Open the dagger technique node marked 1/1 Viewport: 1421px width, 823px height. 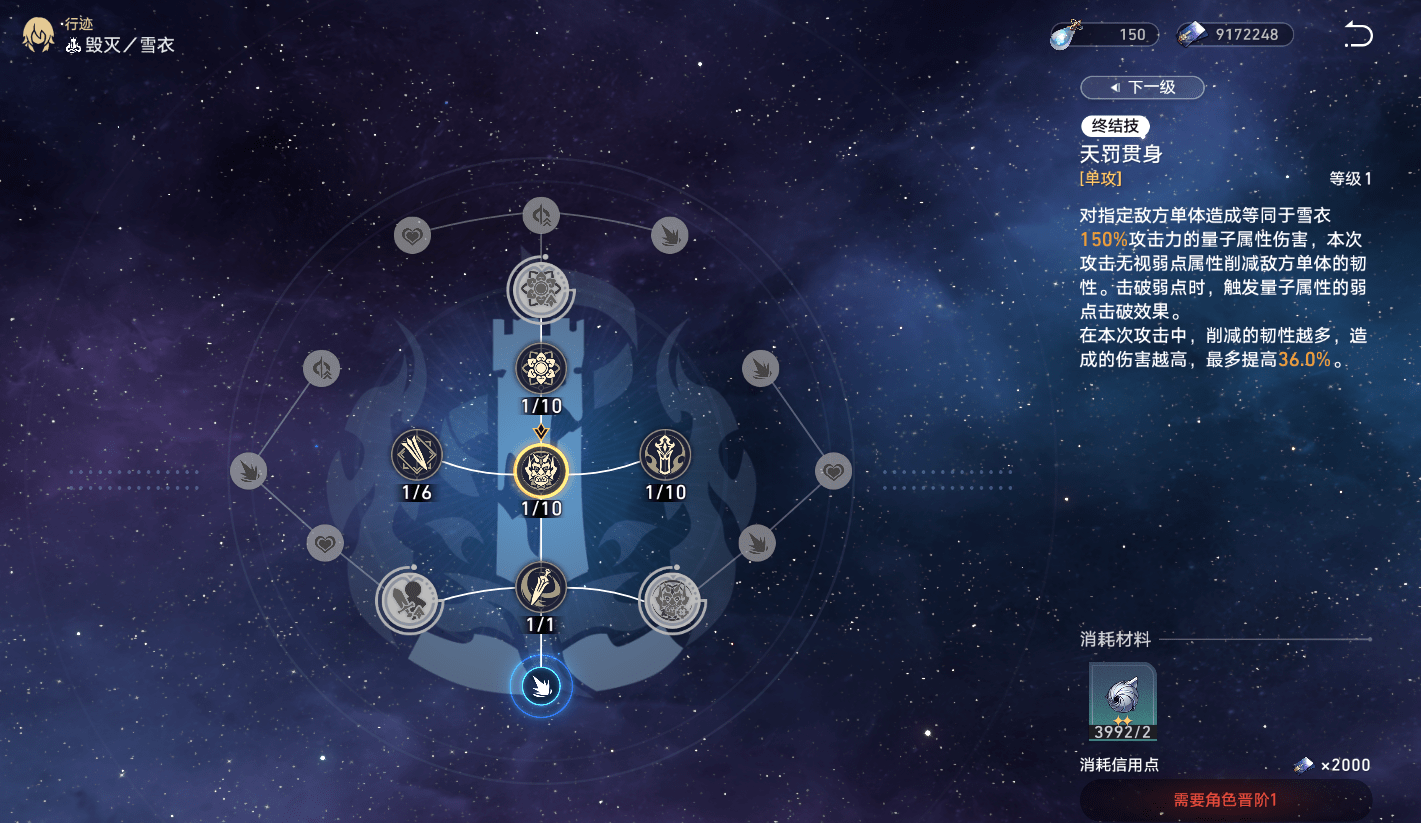click(x=541, y=587)
